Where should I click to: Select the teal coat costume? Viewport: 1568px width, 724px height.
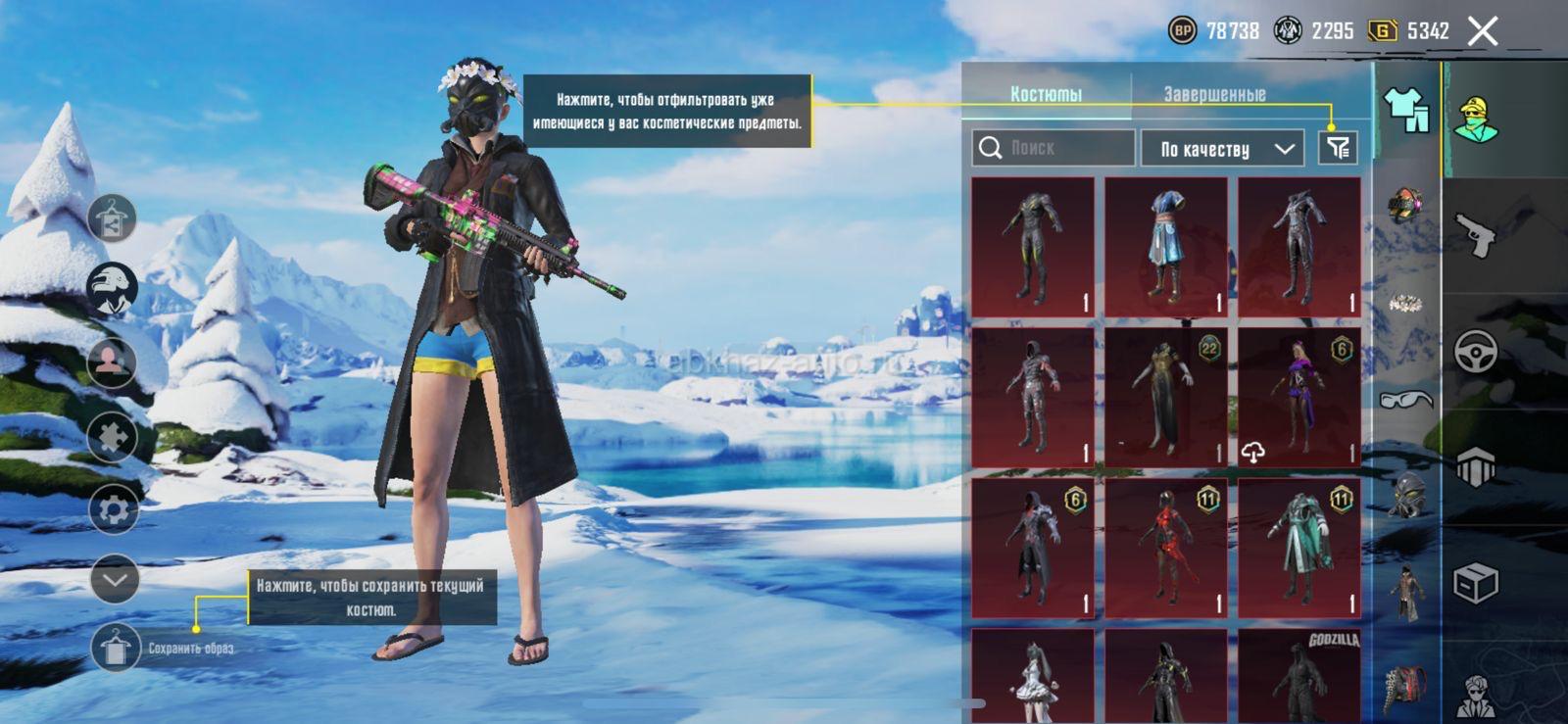[1298, 549]
